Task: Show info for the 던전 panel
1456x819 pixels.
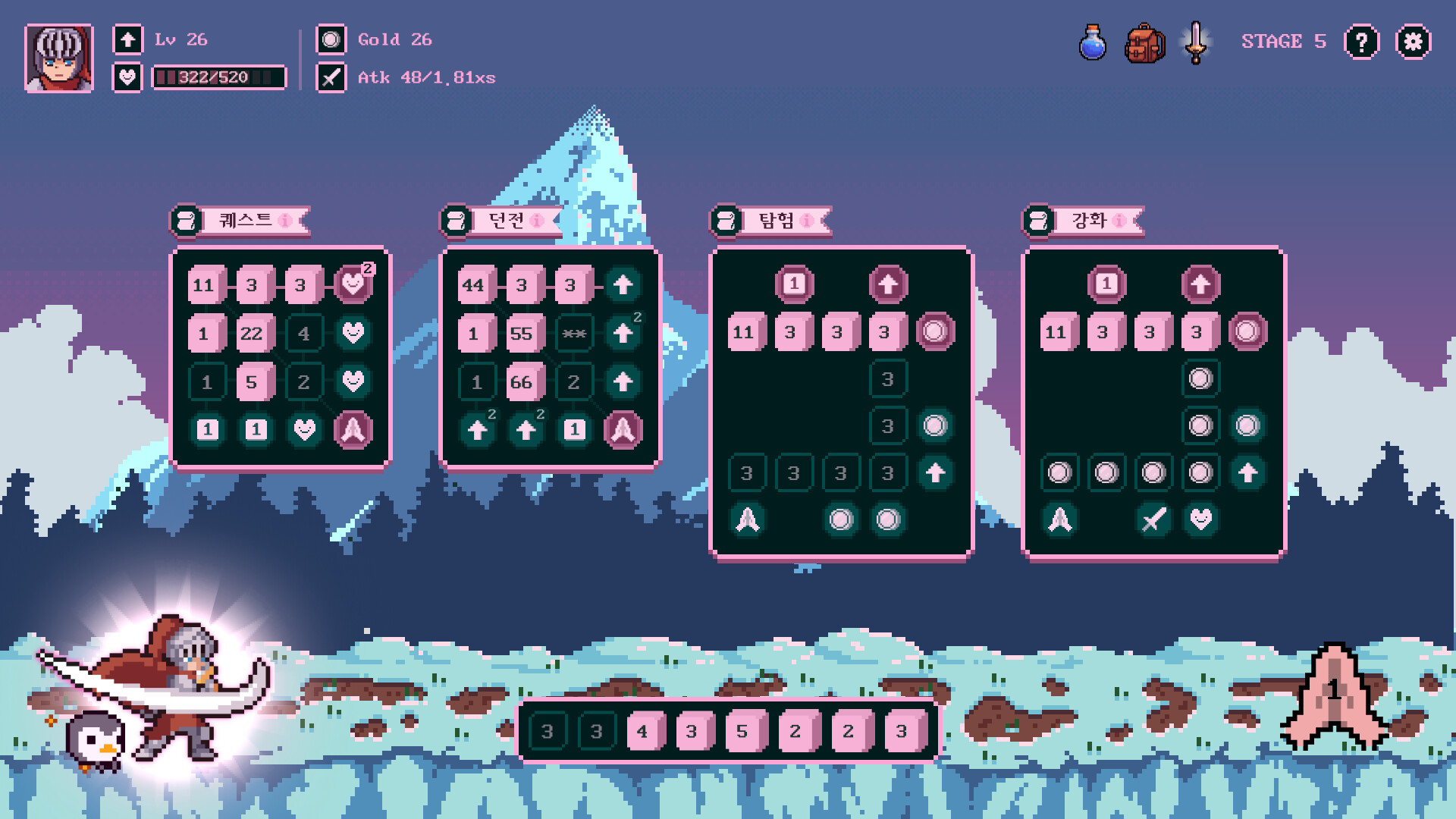Action: click(x=537, y=221)
